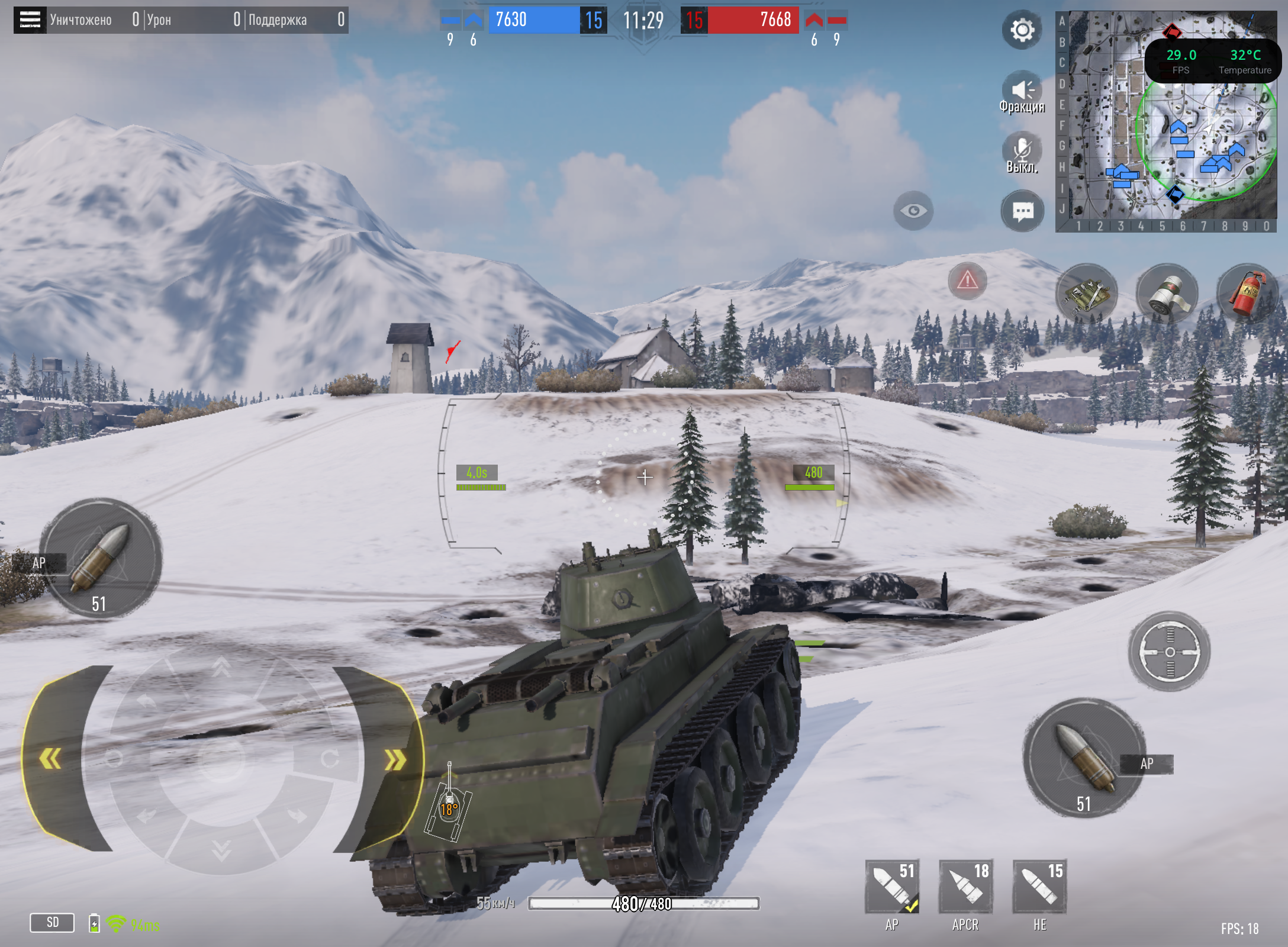The width and height of the screenshot is (1288, 947).
Task: Open the hamburger menu
Action: tap(30, 20)
